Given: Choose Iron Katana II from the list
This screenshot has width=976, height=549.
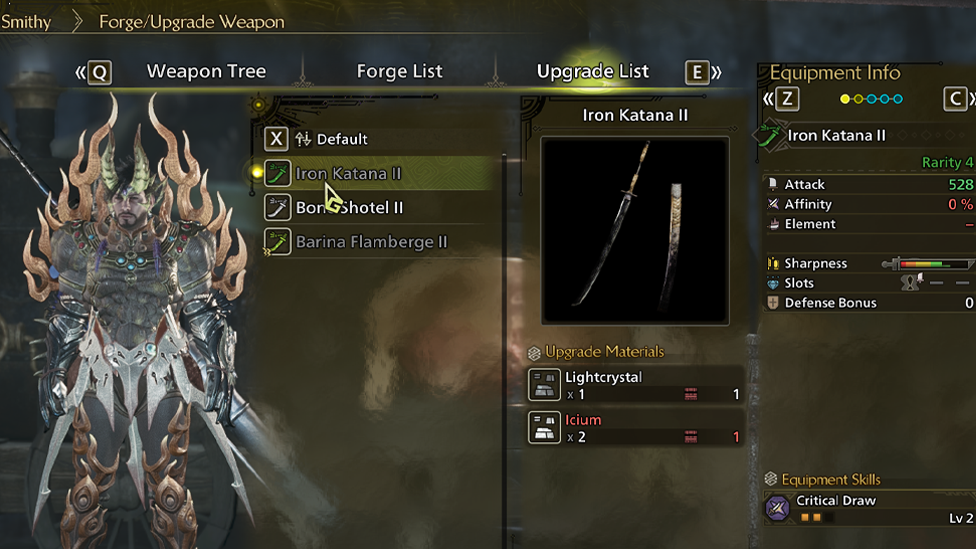Looking at the screenshot, I should [x=348, y=173].
